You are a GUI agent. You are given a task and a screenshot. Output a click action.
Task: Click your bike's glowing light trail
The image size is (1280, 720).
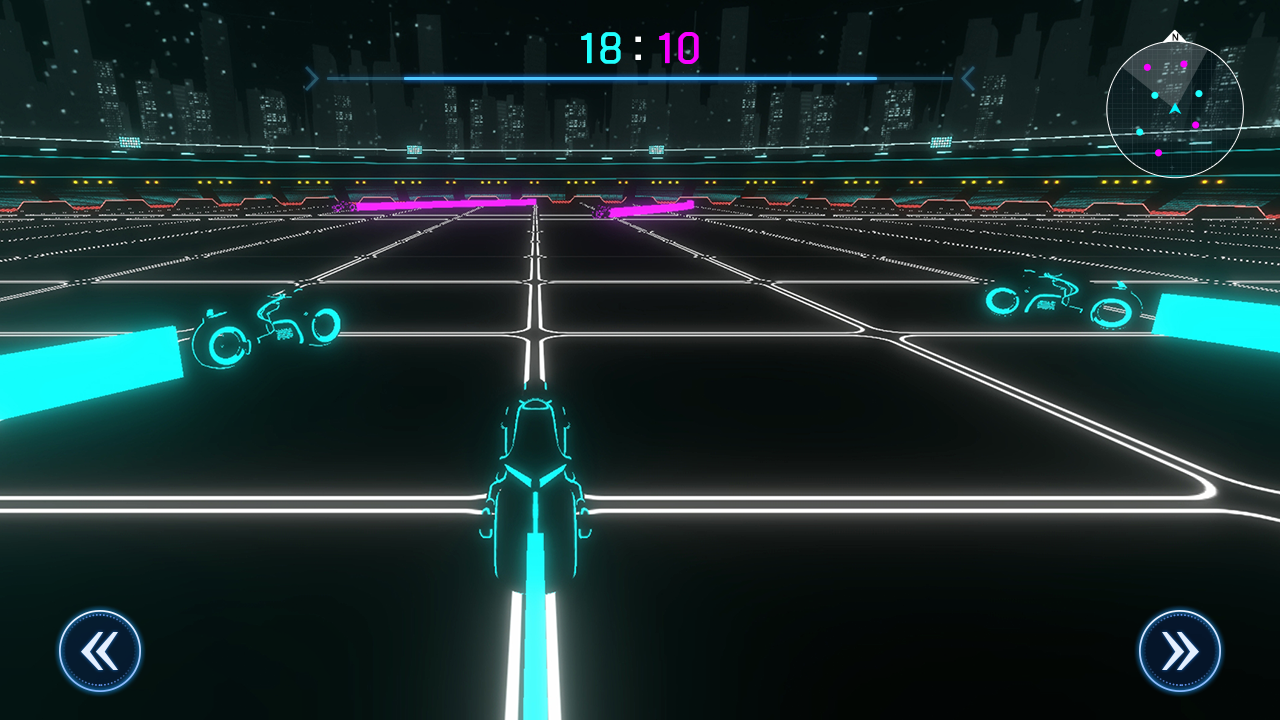click(535, 630)
